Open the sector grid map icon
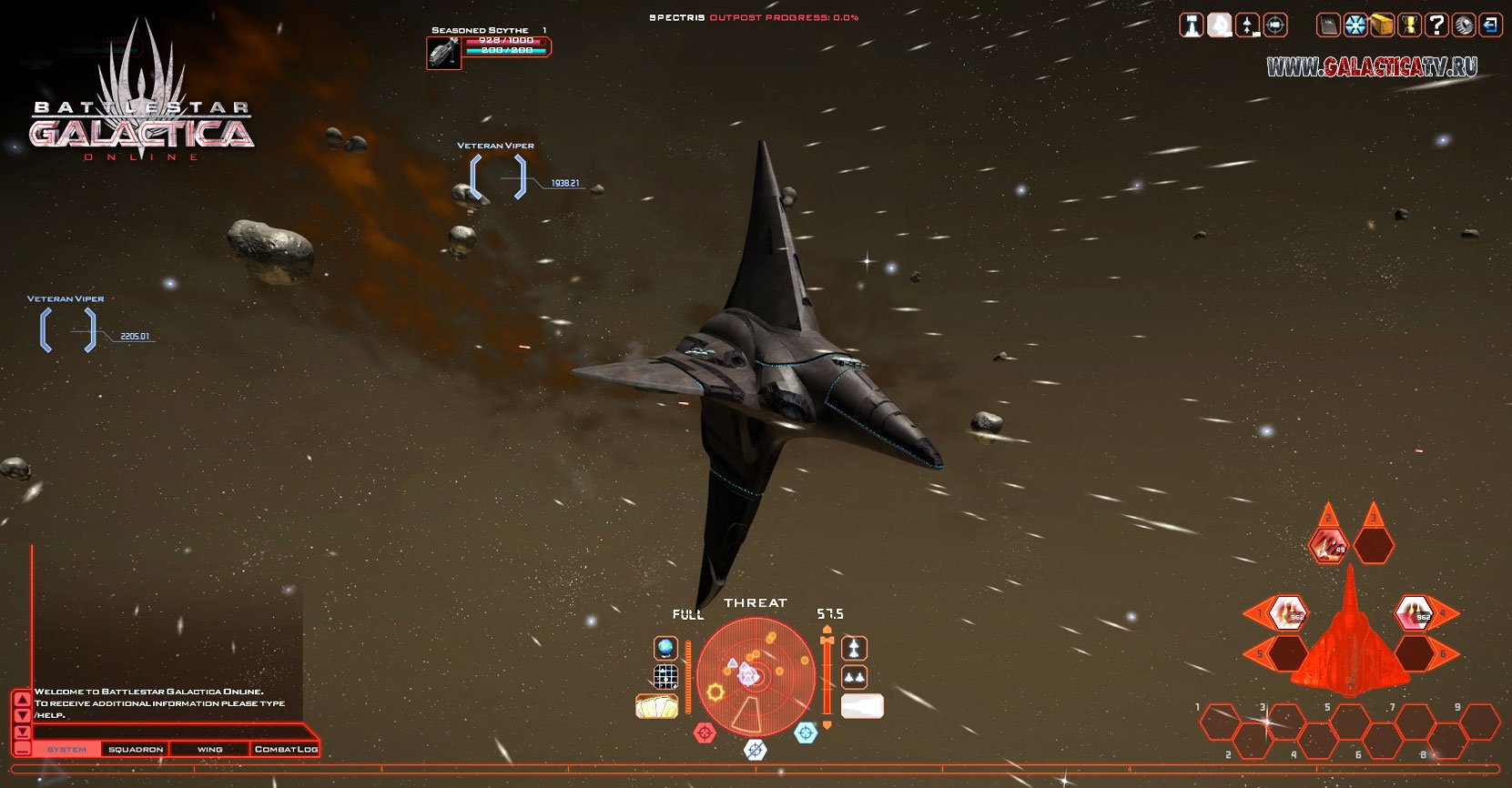The image size is (1512, 788). (x=665, y=676)
